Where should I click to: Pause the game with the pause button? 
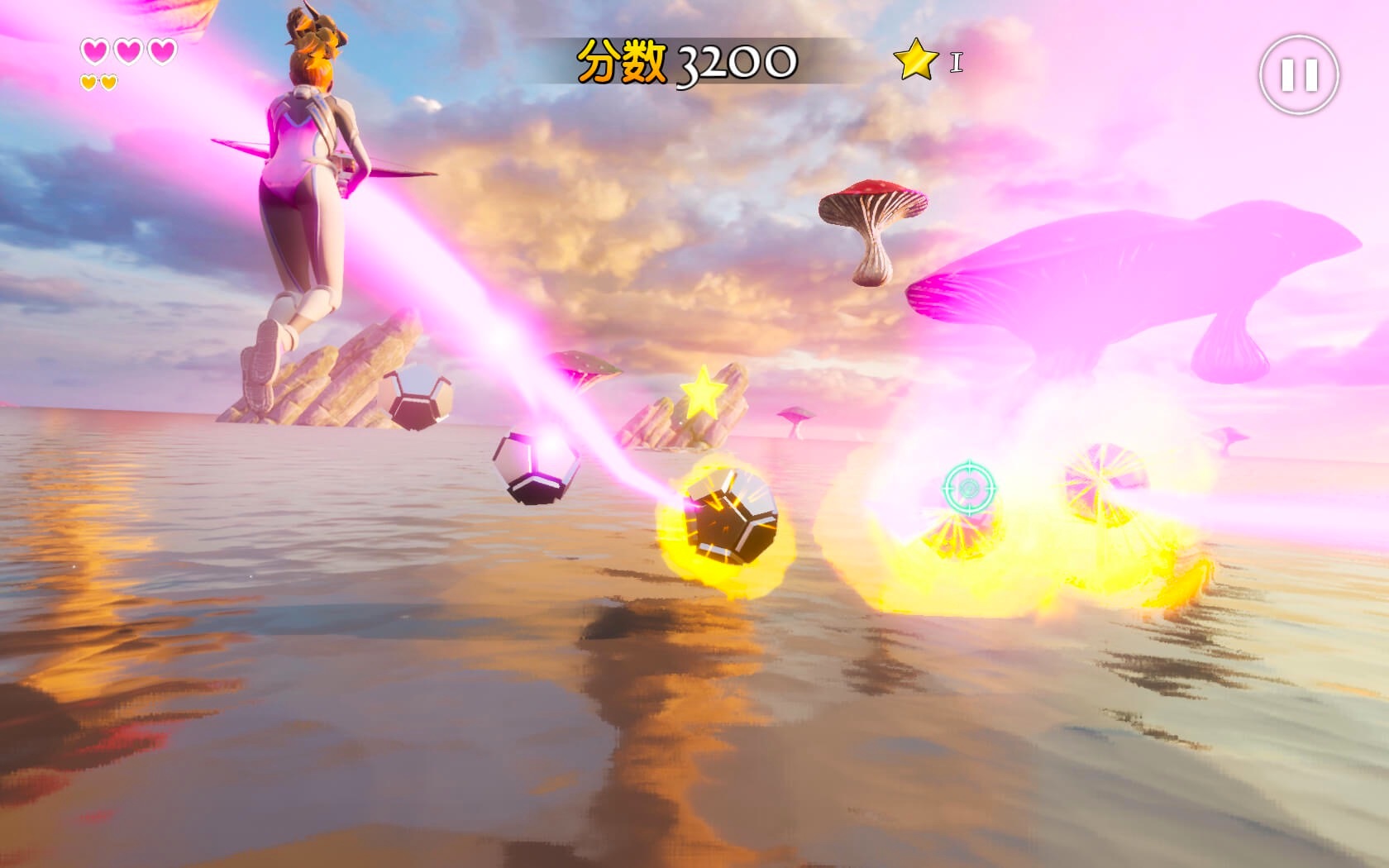(x=1298, y=75)
